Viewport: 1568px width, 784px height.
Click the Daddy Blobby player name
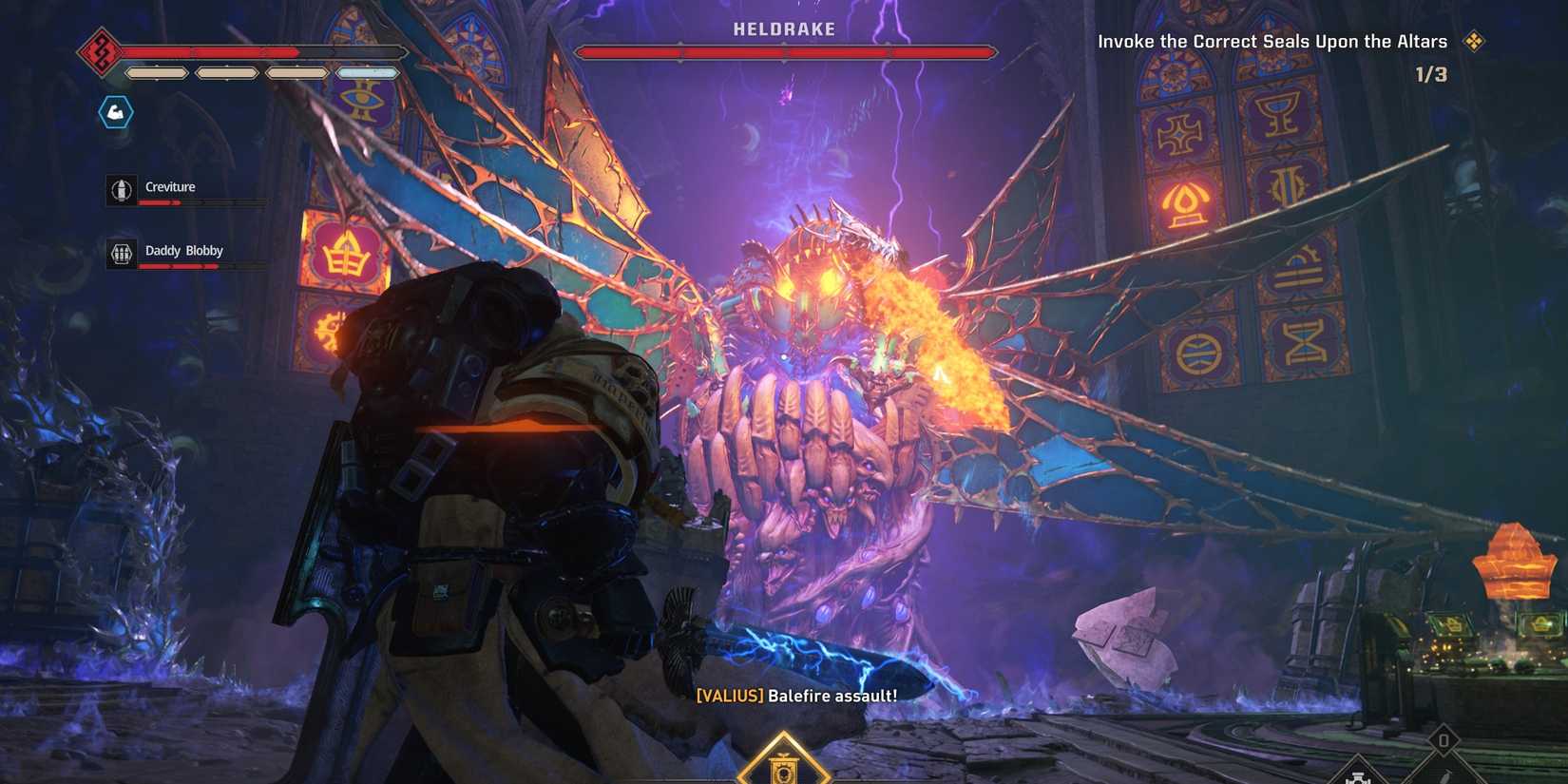[x=184, y=250]
